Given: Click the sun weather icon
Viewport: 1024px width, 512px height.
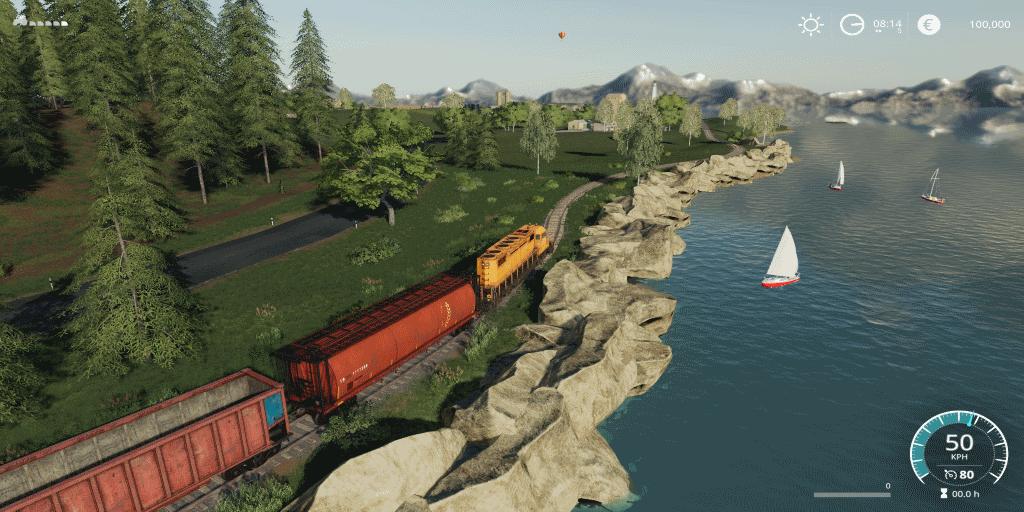Looking at the screenshot, I should pyautogui.click(x=810, y=25).
